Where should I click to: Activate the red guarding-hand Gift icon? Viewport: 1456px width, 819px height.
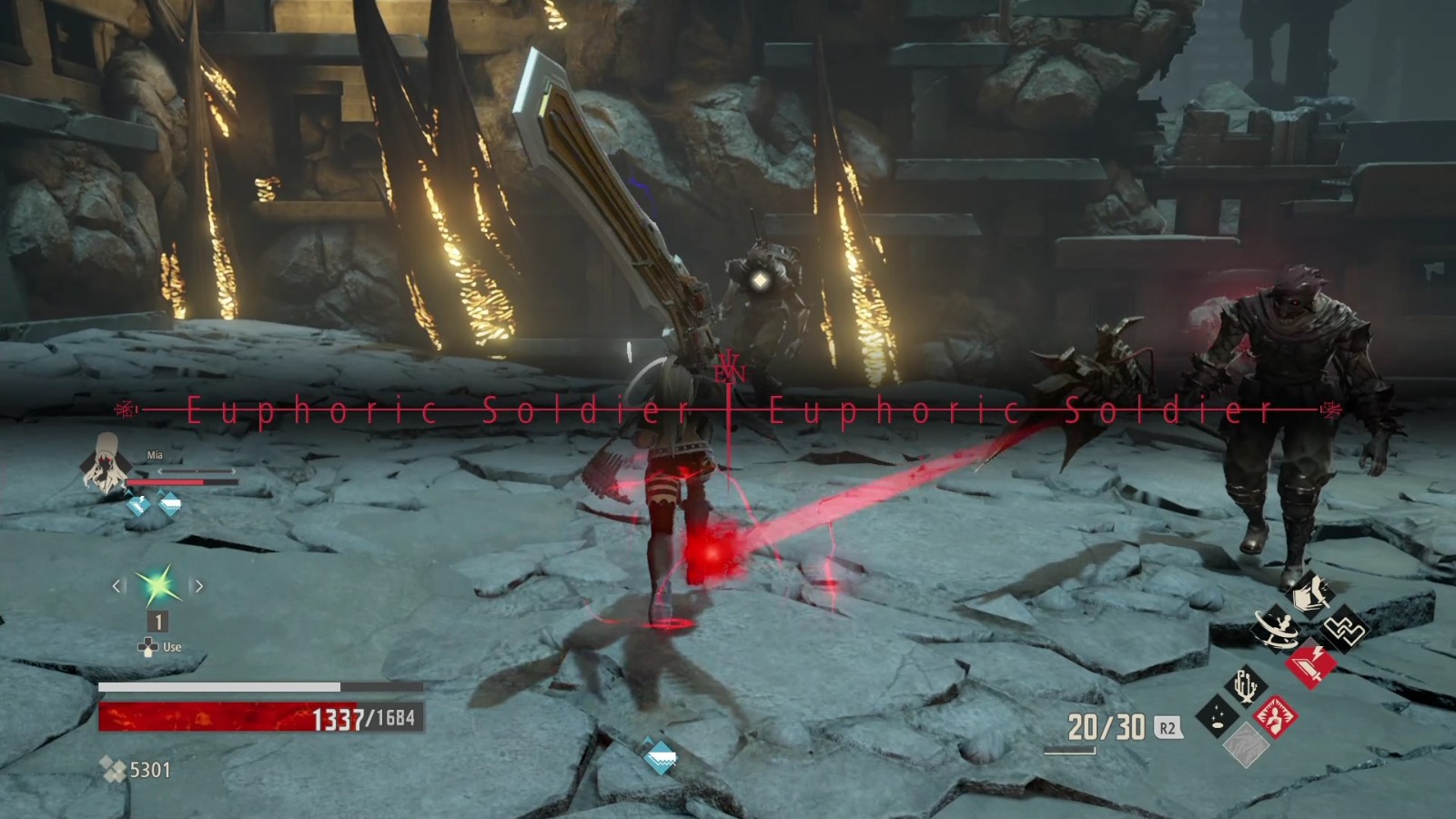(1277, 718)
